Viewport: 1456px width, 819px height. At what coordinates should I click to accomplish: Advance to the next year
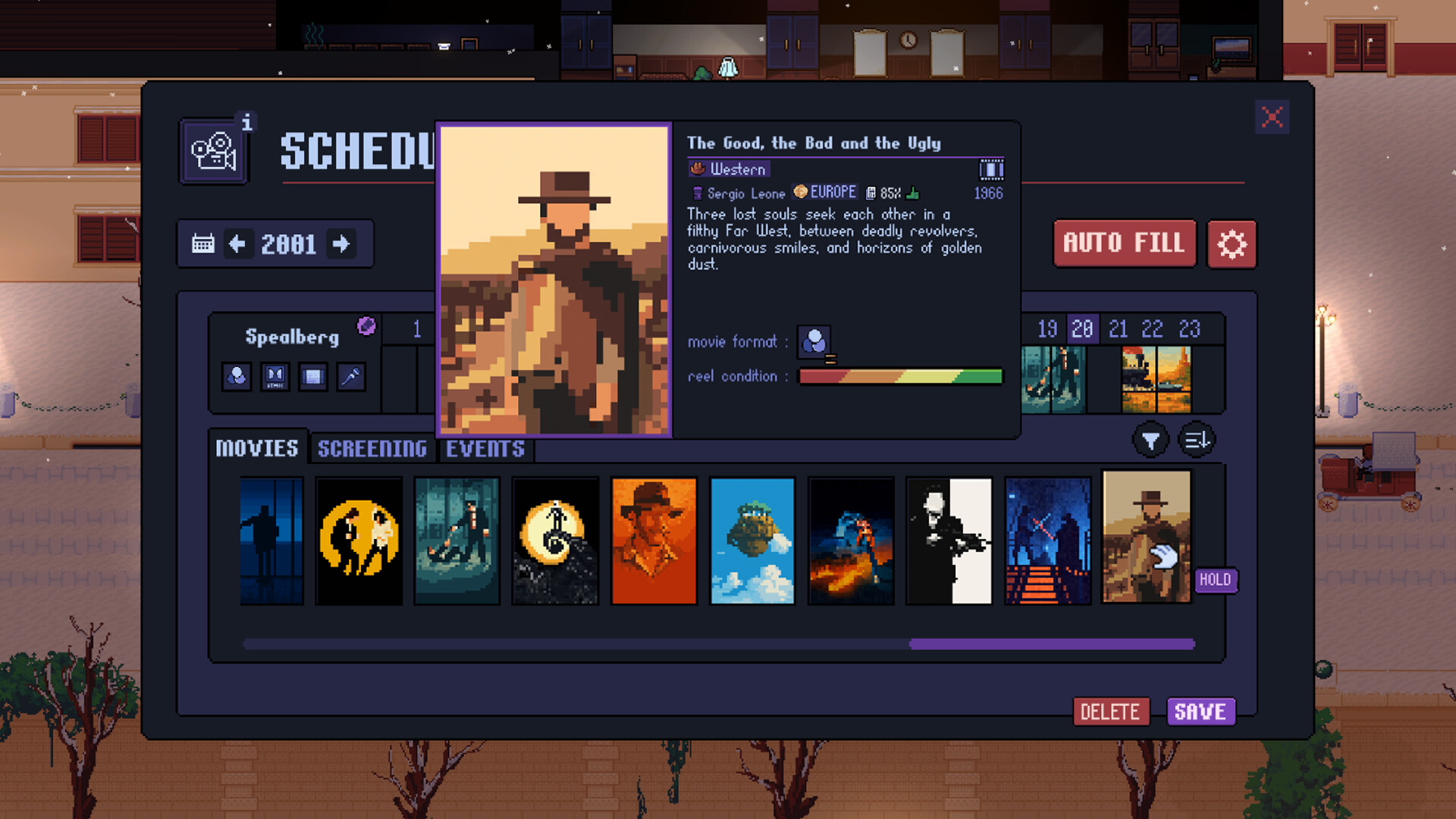tap(341, 244)
